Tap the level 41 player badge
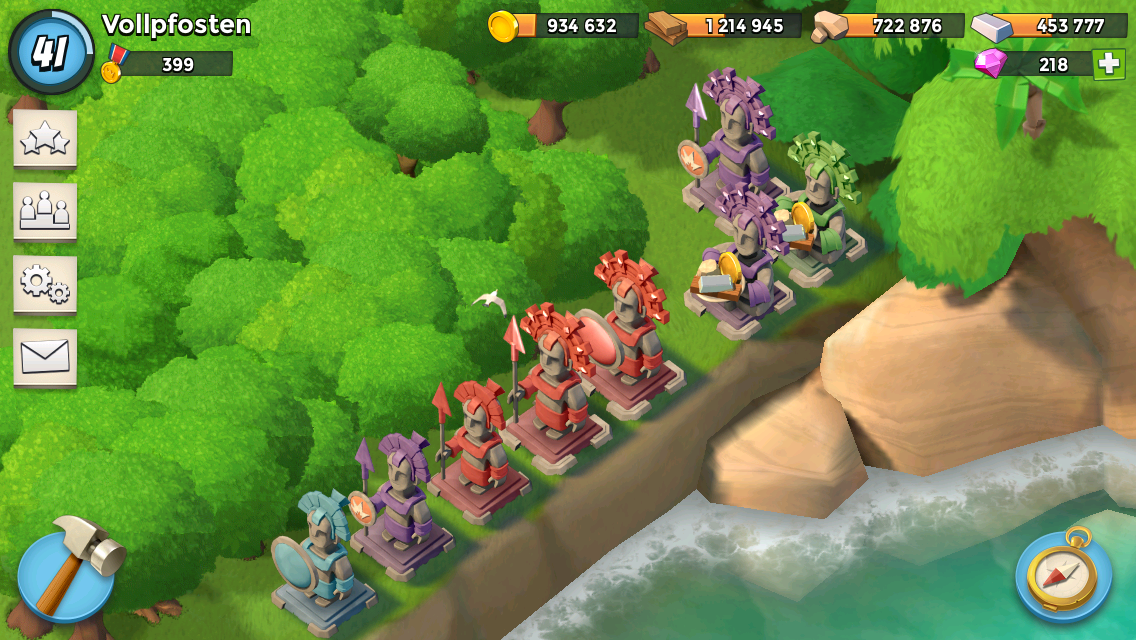Image resolution: width=1136 pixels, height=640 pixels. tap(51, 52)
